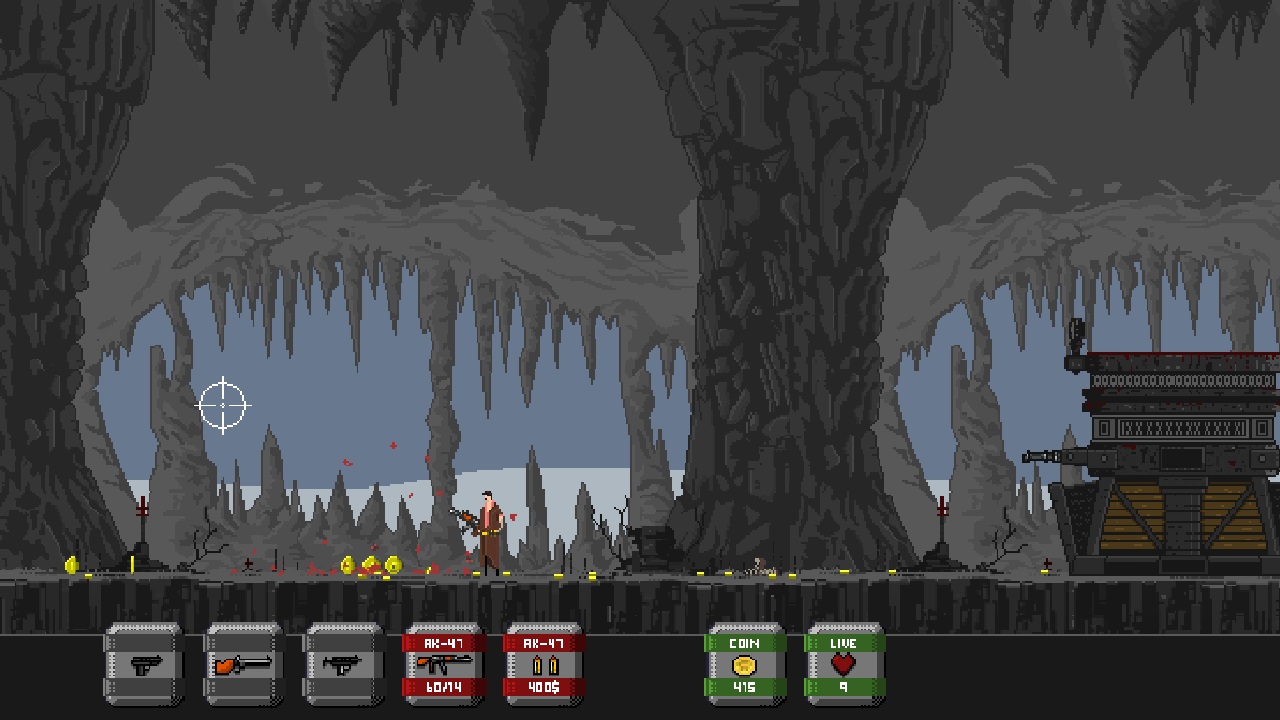Screen dimensions: 1280x720
Task: Click the AK-47 ammo bullets icon
Action: pos(543,663)
